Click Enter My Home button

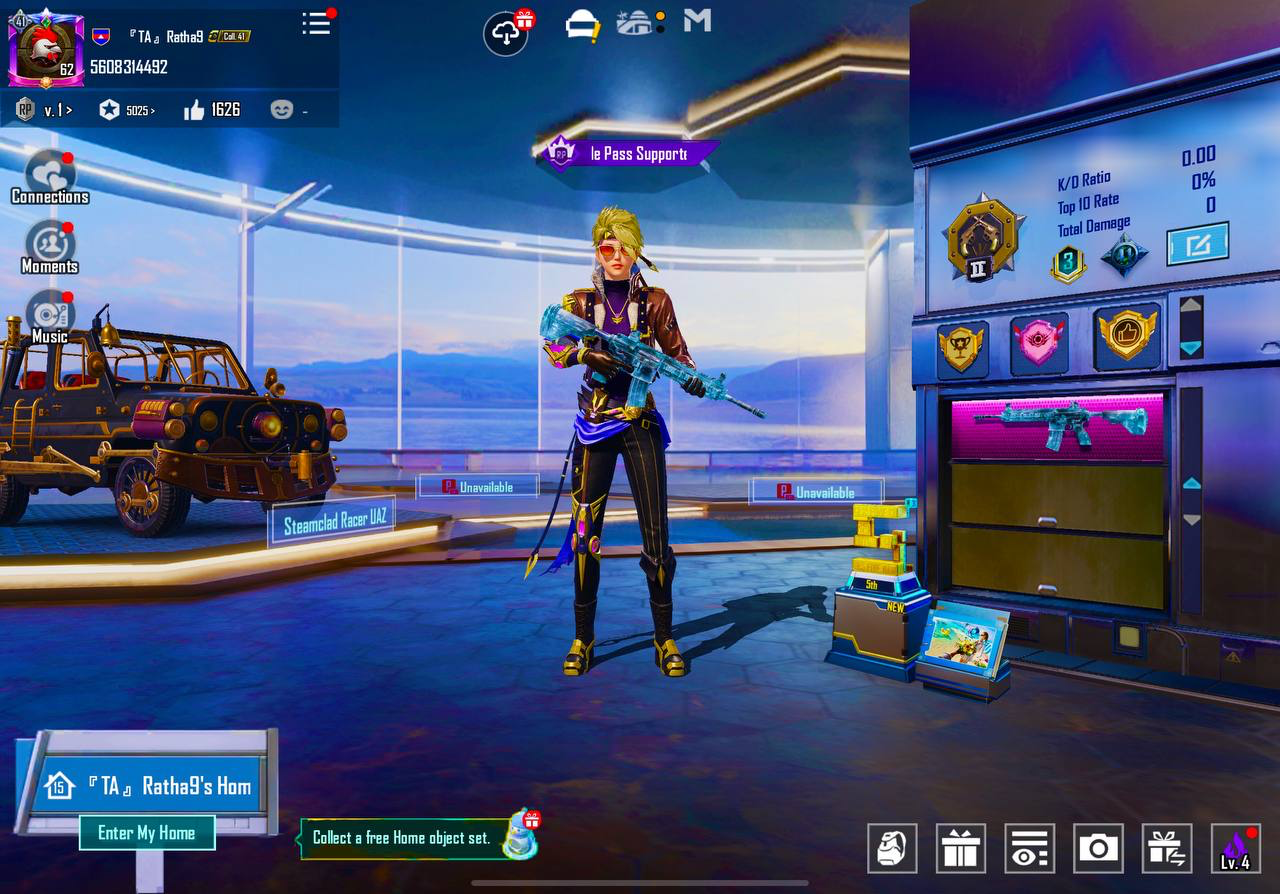(x=147, y=832)
